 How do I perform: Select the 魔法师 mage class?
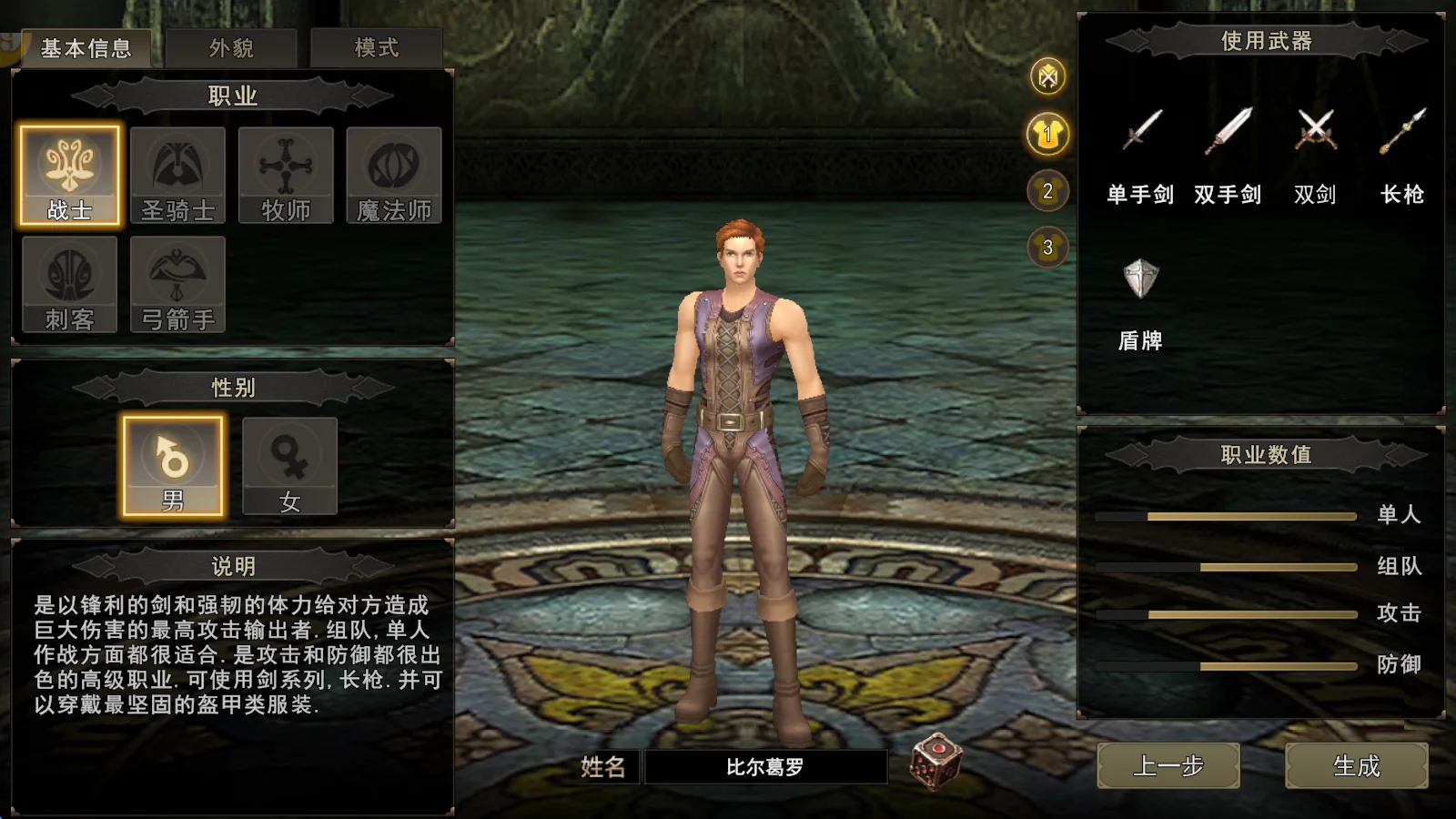(x=394, y=176)
